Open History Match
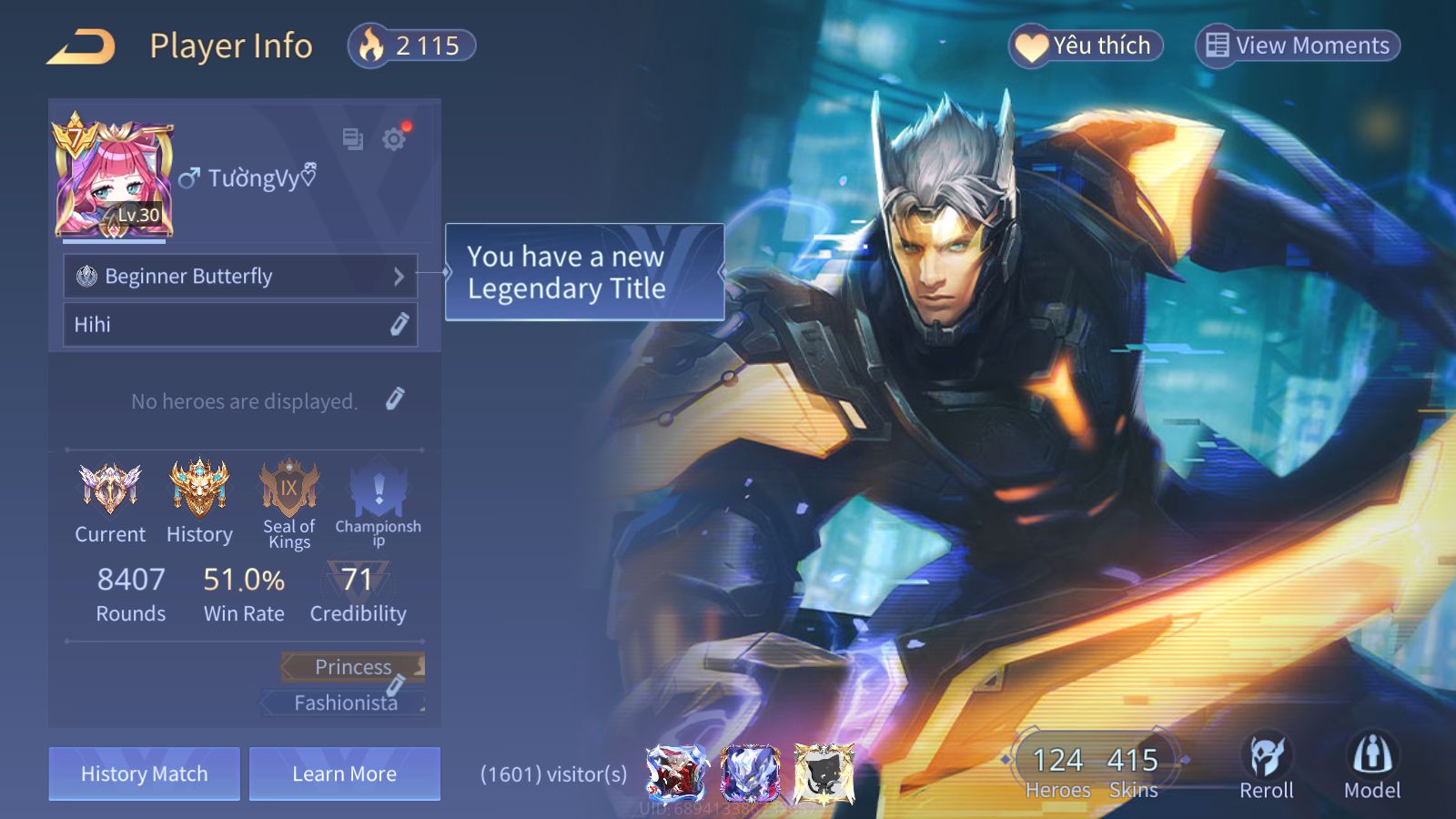1456x819 pixels. pos(145,774)
